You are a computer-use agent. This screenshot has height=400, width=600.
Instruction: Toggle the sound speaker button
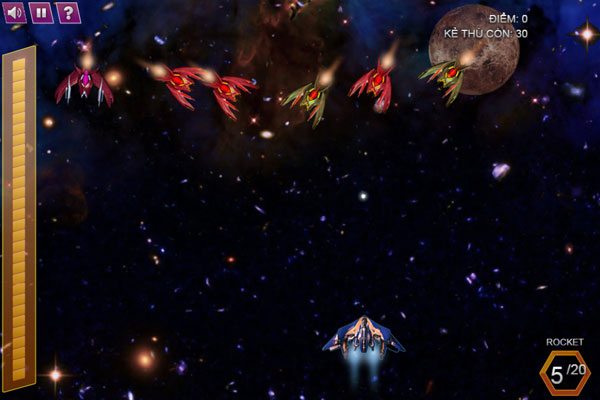click(14, 12)
